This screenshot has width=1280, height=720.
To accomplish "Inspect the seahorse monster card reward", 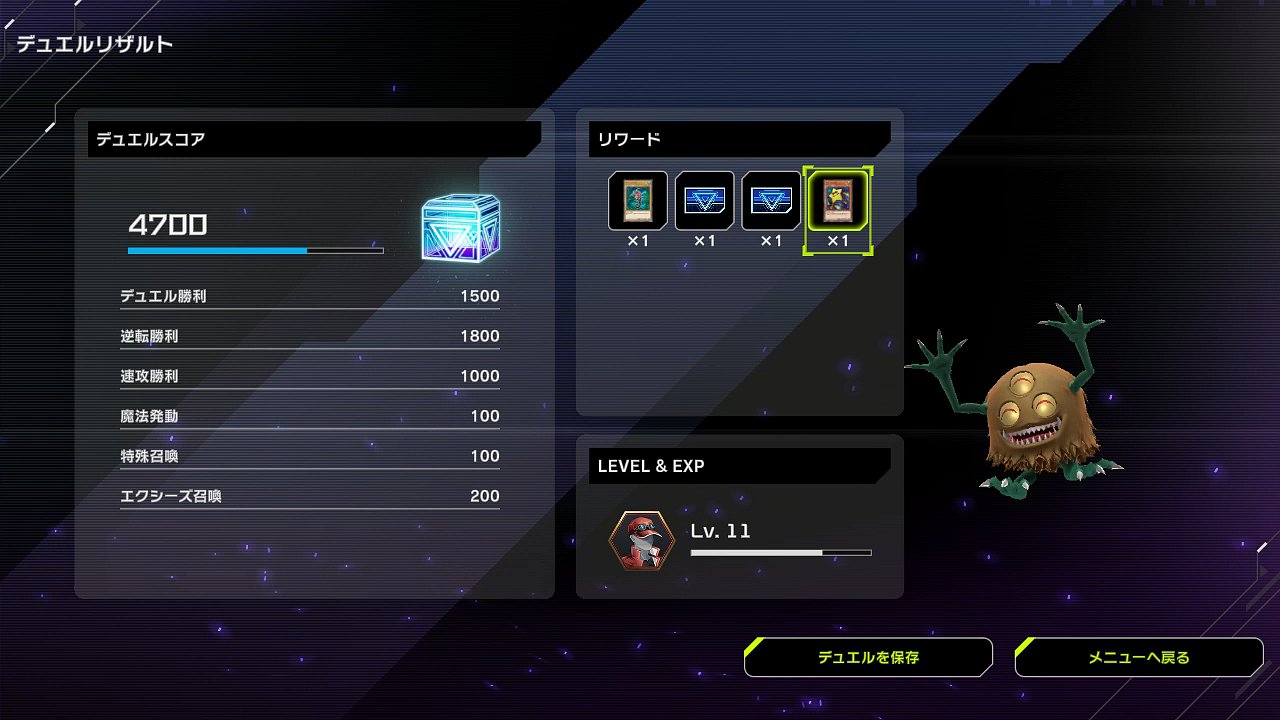I will click(x=638, y=200).
